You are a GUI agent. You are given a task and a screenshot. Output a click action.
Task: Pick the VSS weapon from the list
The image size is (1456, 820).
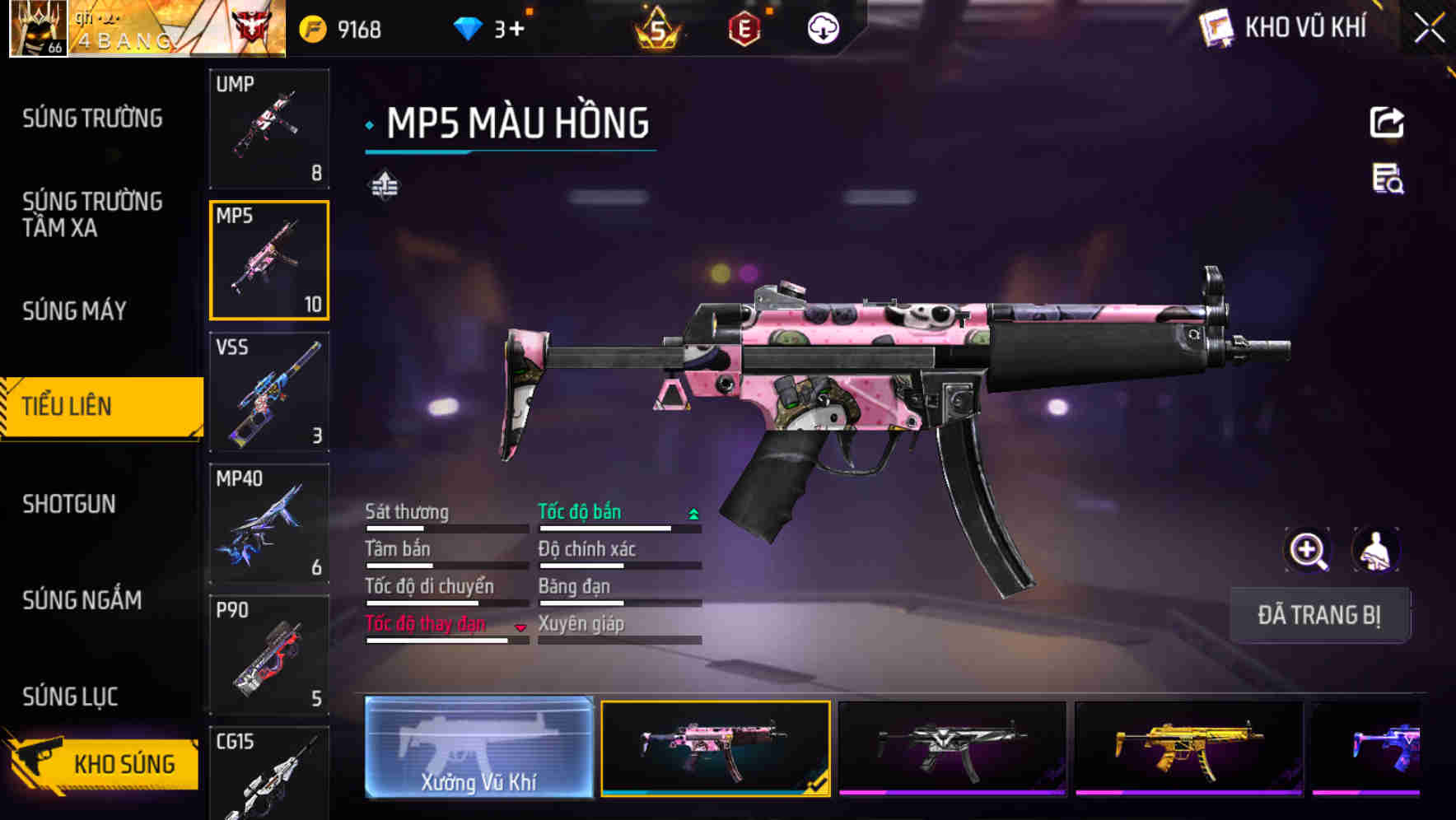point(269,392)
